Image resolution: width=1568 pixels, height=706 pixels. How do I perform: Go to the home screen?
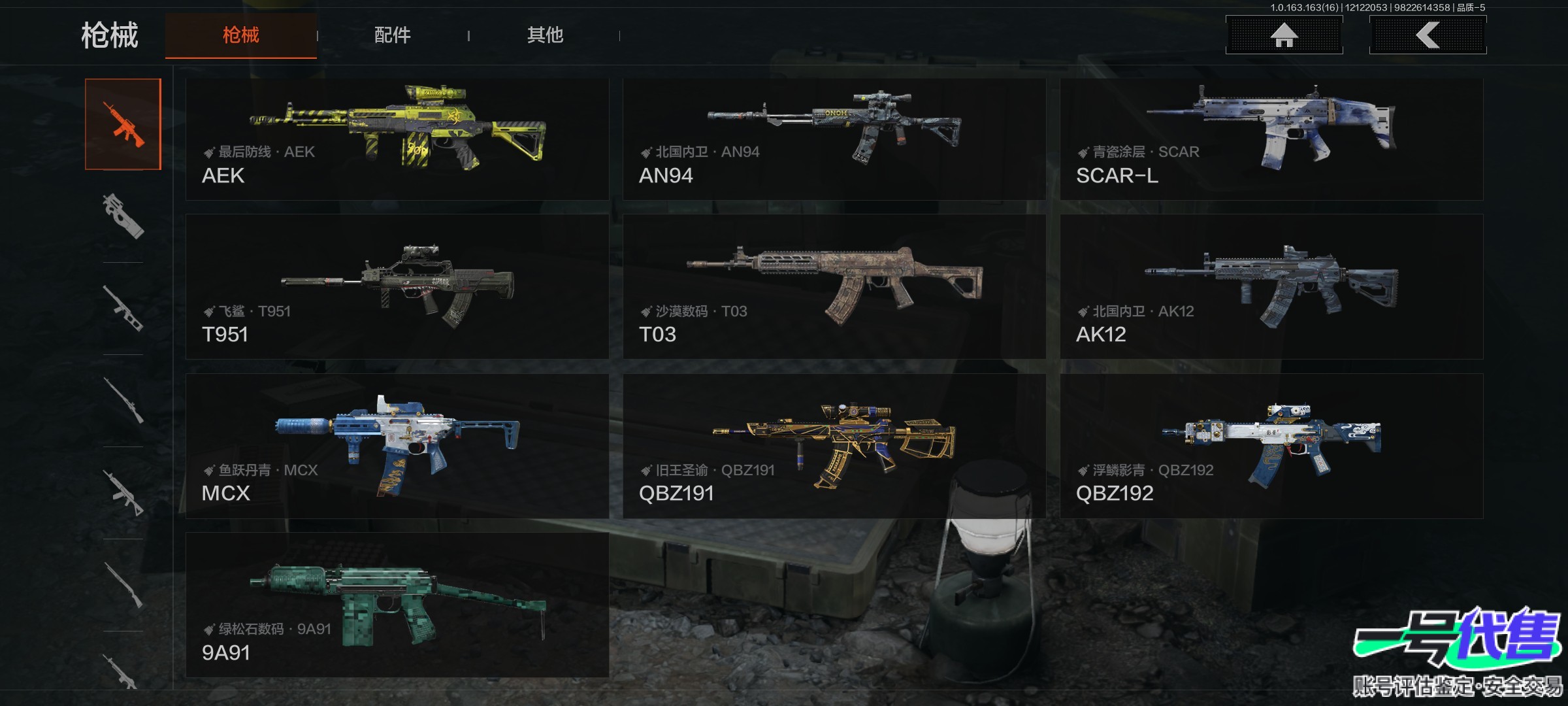(x=1284, y=35)
